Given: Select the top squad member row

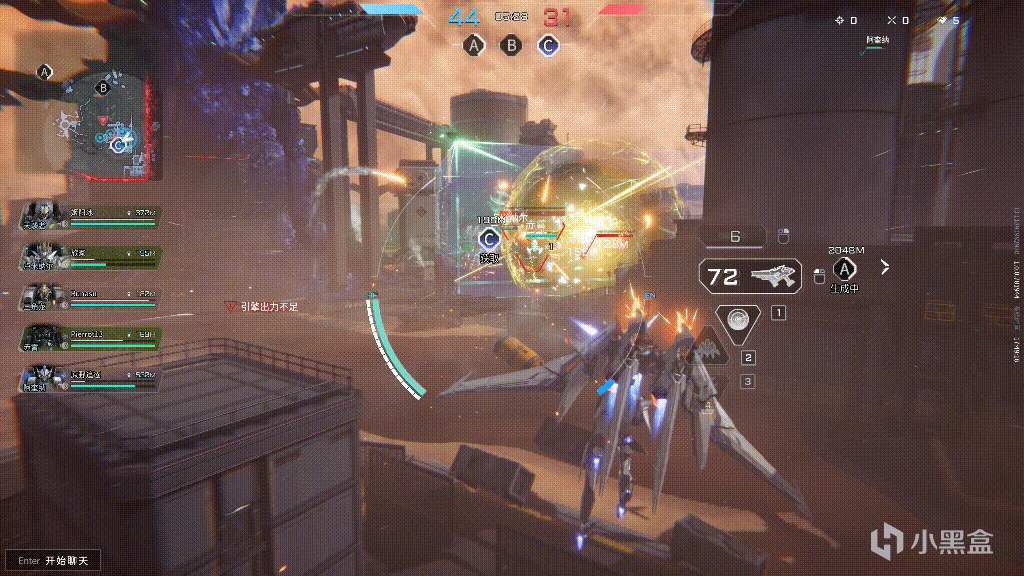Looking at the screenshot, I should pyautogui.click(x=90, y=215).
